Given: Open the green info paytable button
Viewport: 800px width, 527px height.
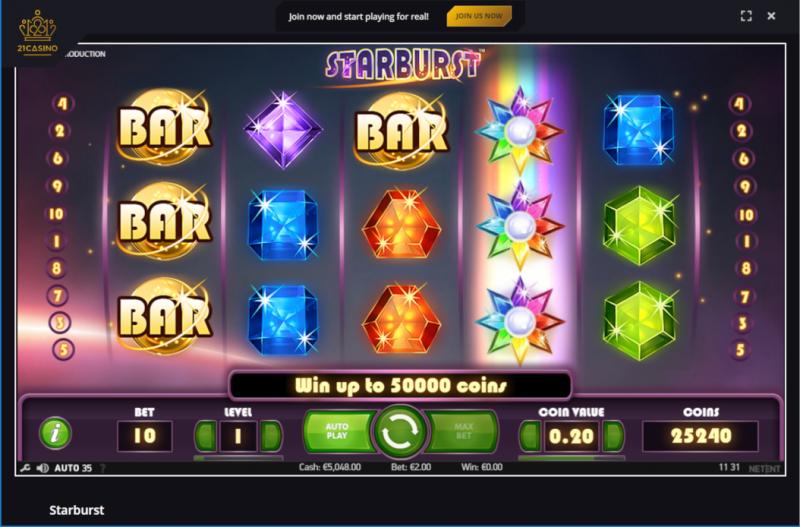Looking at the screenshot, I should [x=55, y=434].
